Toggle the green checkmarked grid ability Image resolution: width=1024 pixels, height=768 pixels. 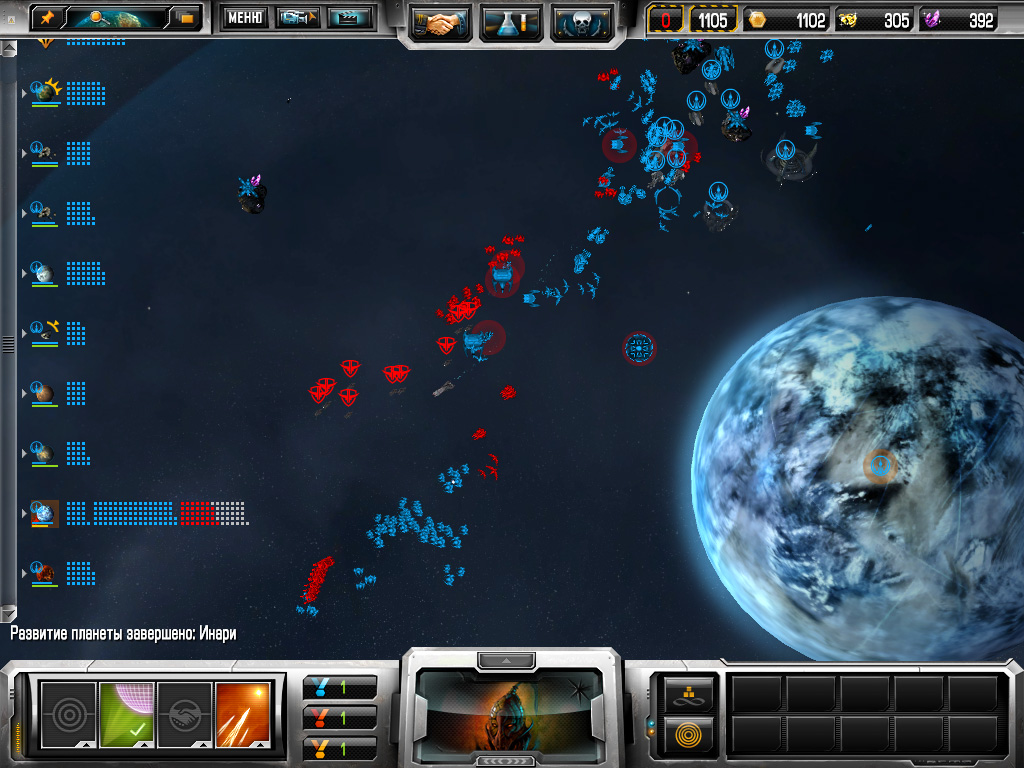(x=127, y=713)
